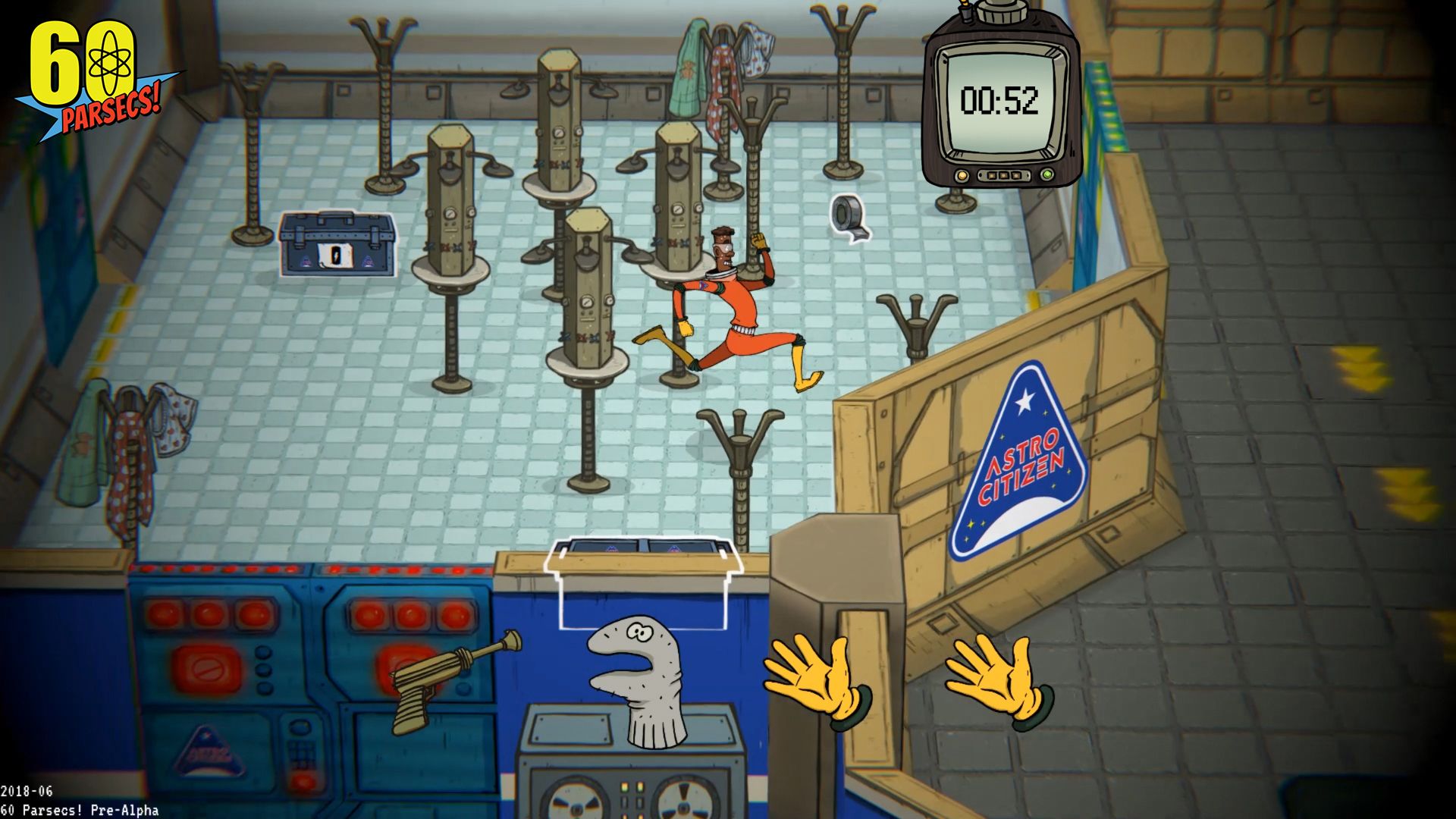Screen dimensions: 1456x819
Task: Click the 2018-06 build date text
Action: (28, 791)
